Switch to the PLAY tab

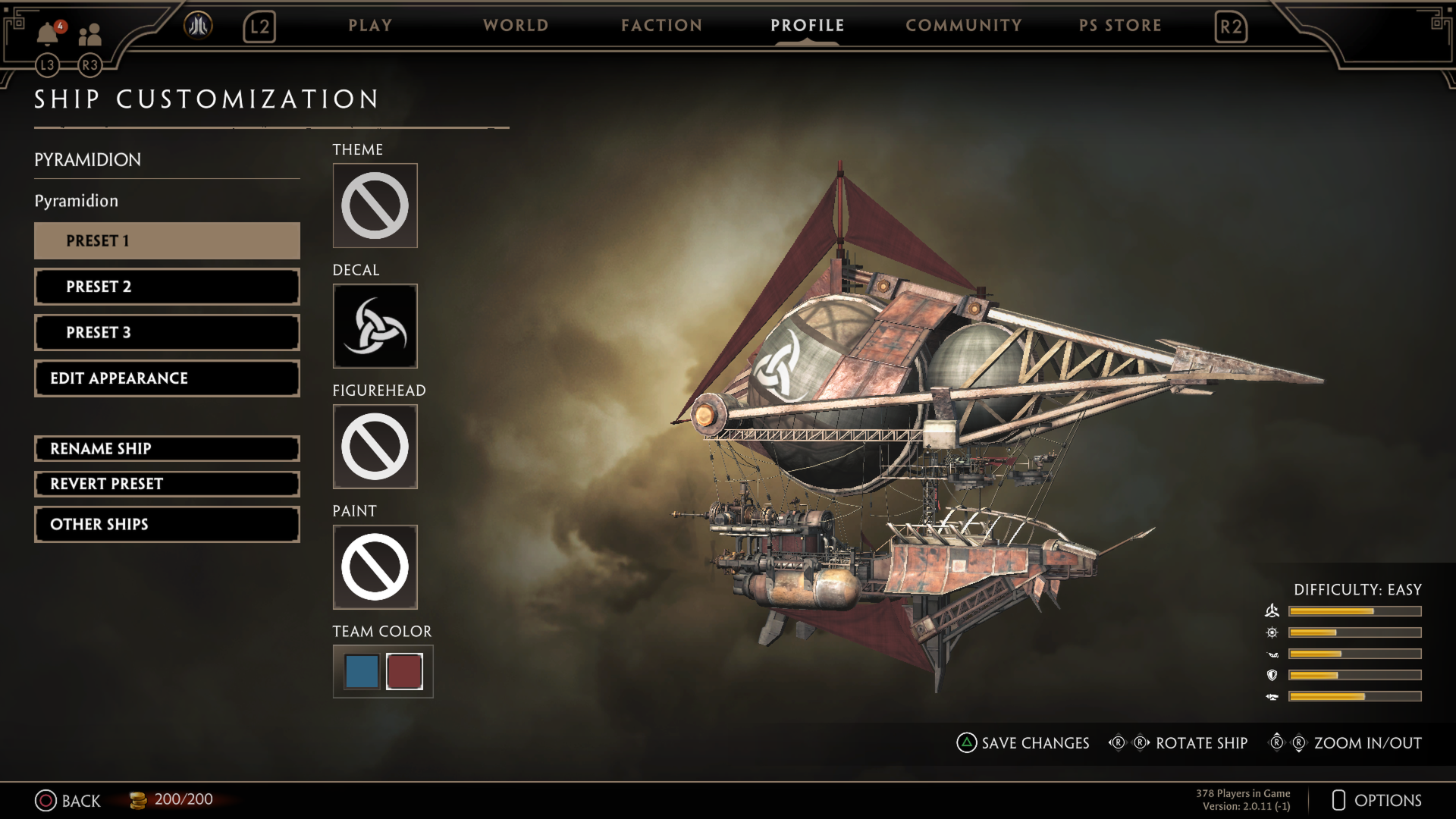370,25
